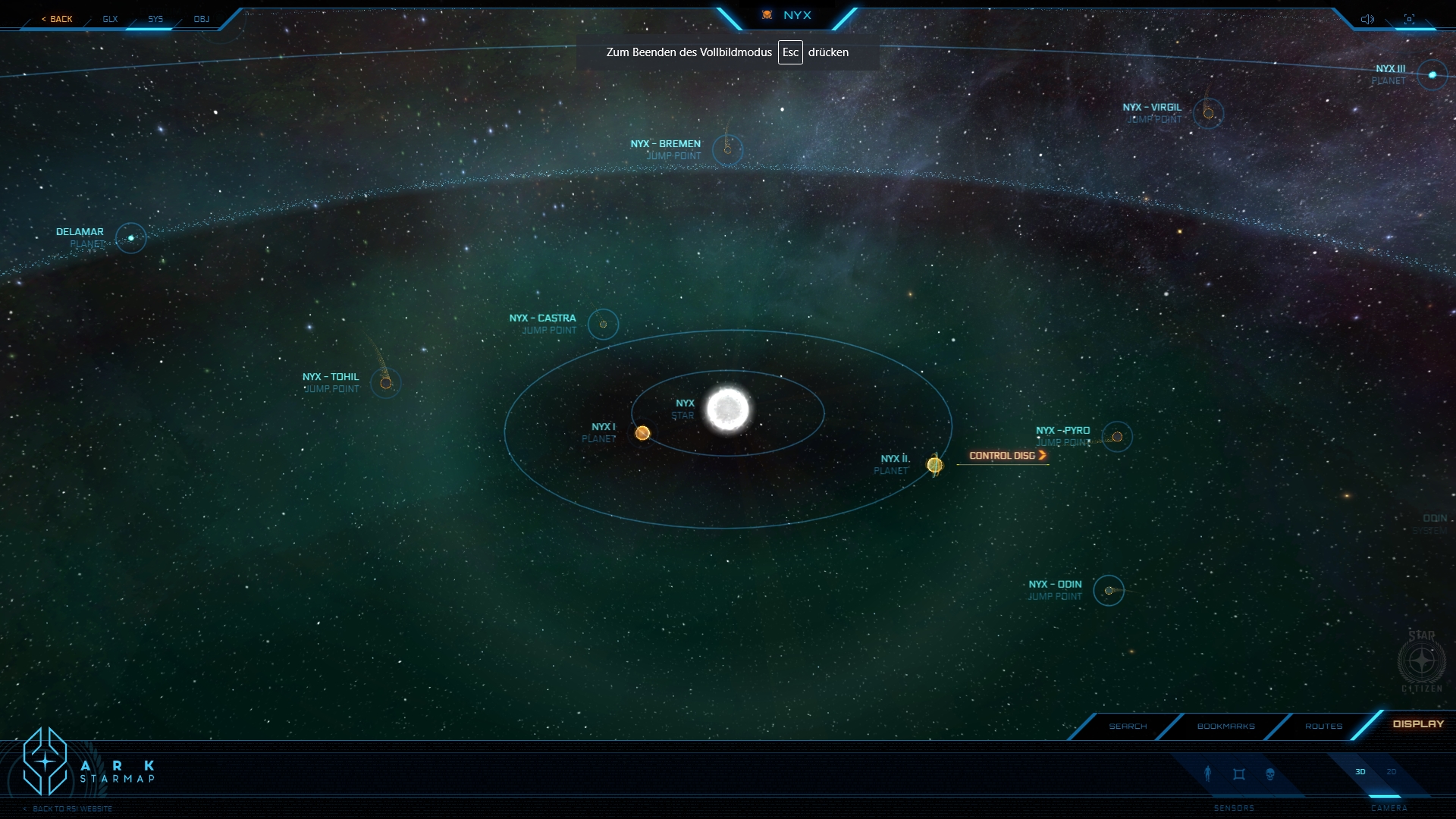Select the 3D camera mode

[x=1360, y=772]
